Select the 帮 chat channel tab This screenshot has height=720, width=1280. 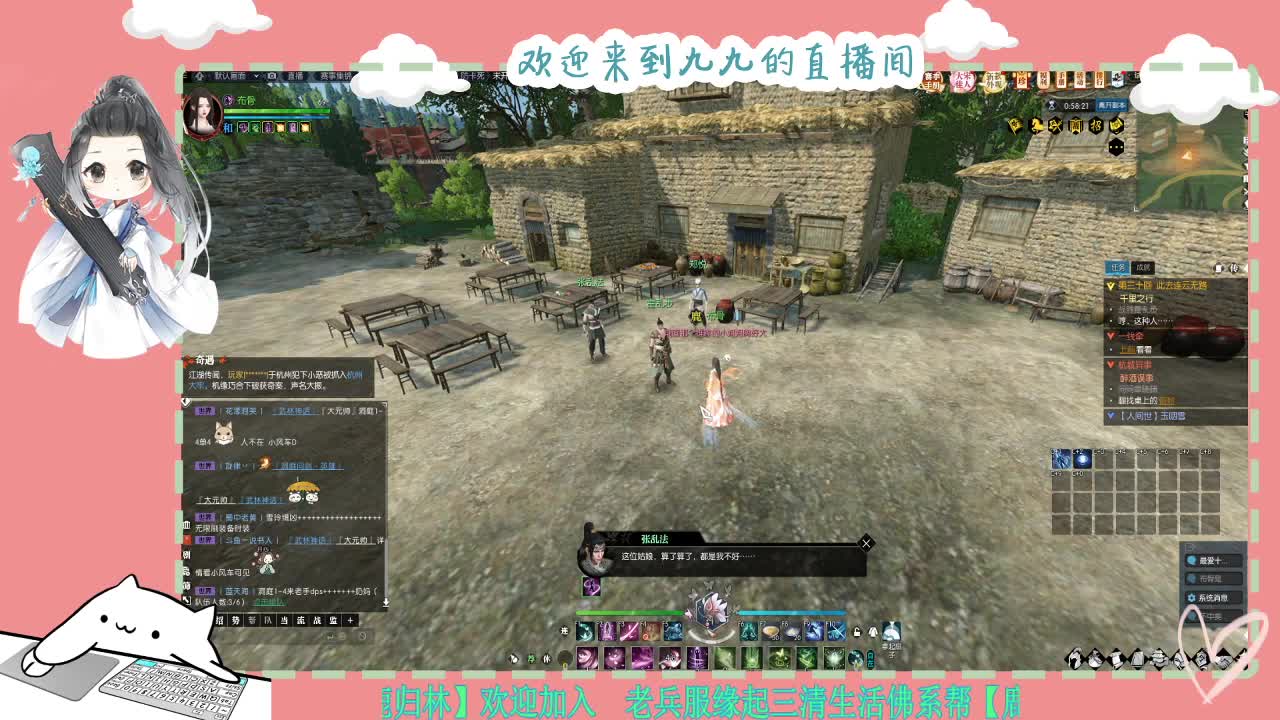tap(252, 620)
